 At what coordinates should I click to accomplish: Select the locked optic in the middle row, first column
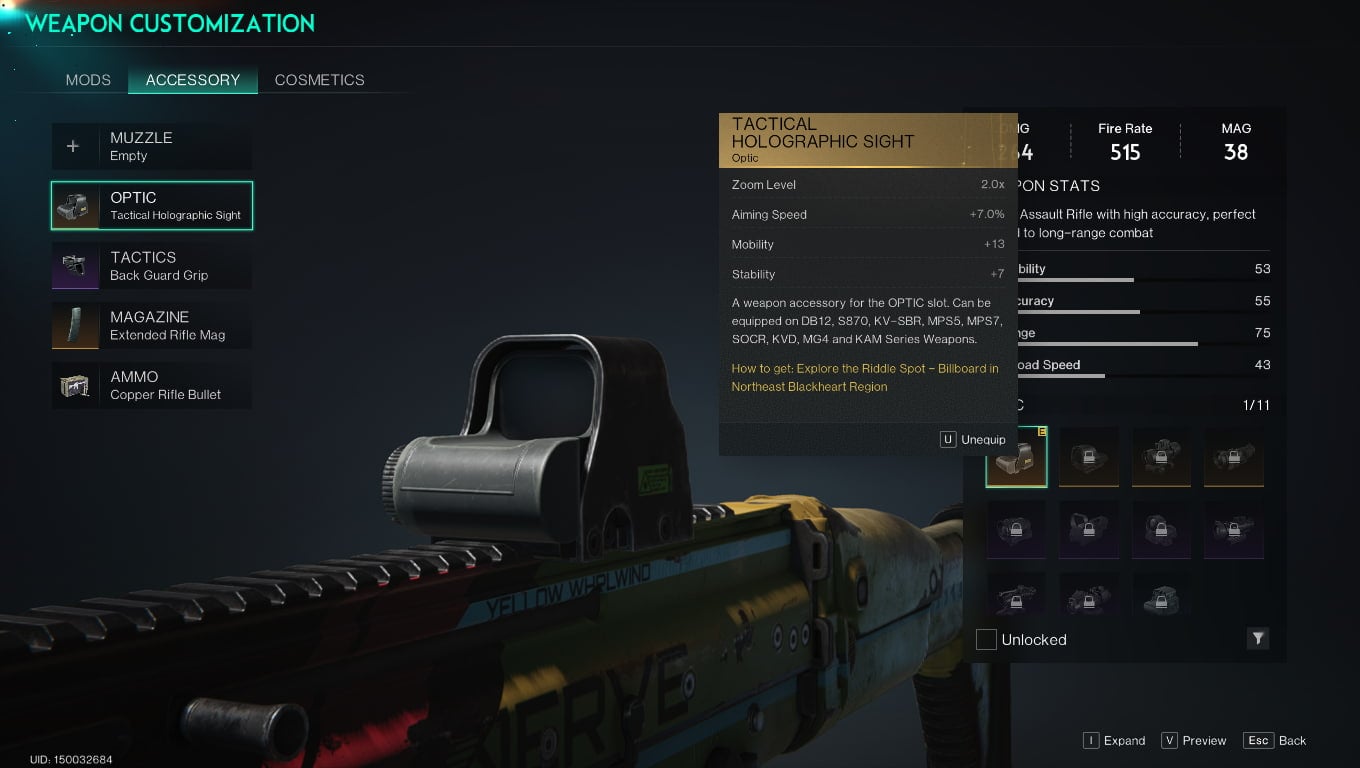click(x=1016, y=529)
